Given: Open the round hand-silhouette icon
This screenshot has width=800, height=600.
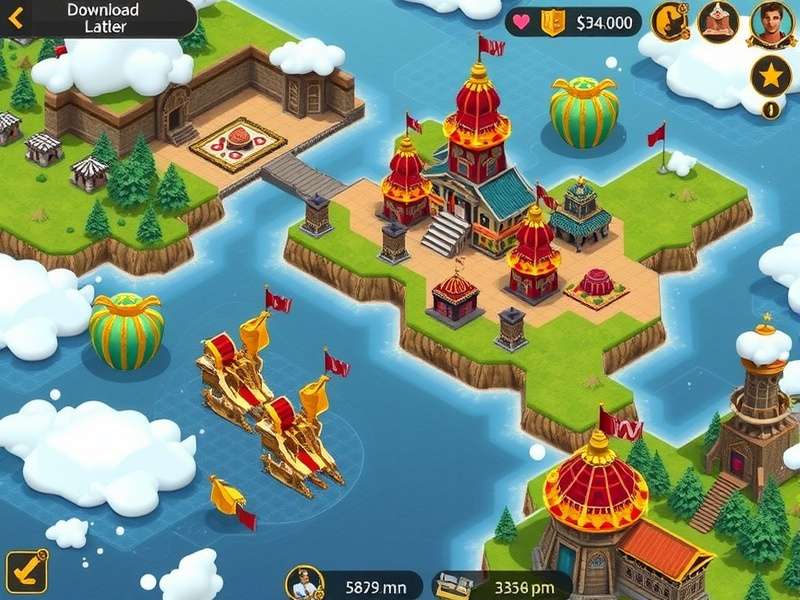Looking at the screenshot, I should (x=670, y=21).
